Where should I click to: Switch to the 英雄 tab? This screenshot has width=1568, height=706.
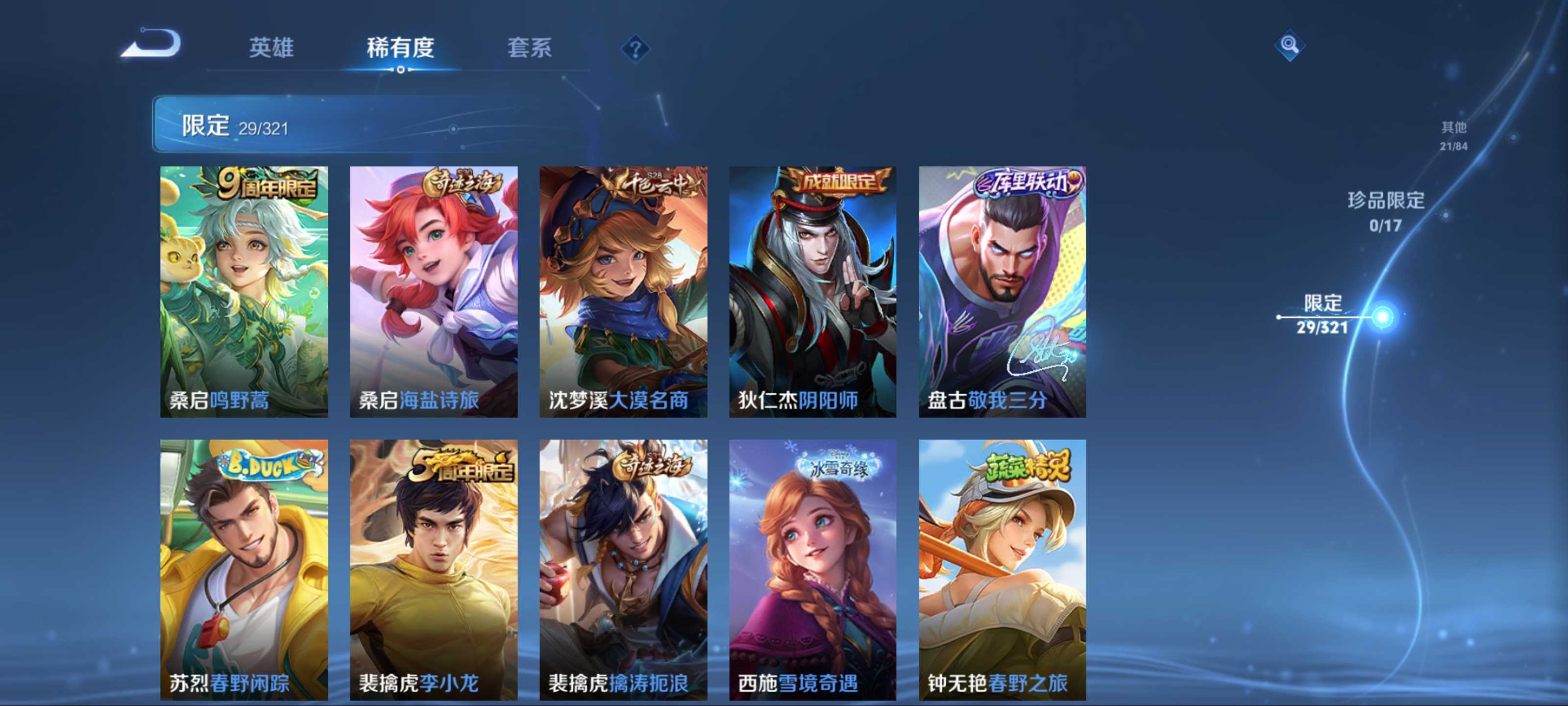(x=271, y=48)
